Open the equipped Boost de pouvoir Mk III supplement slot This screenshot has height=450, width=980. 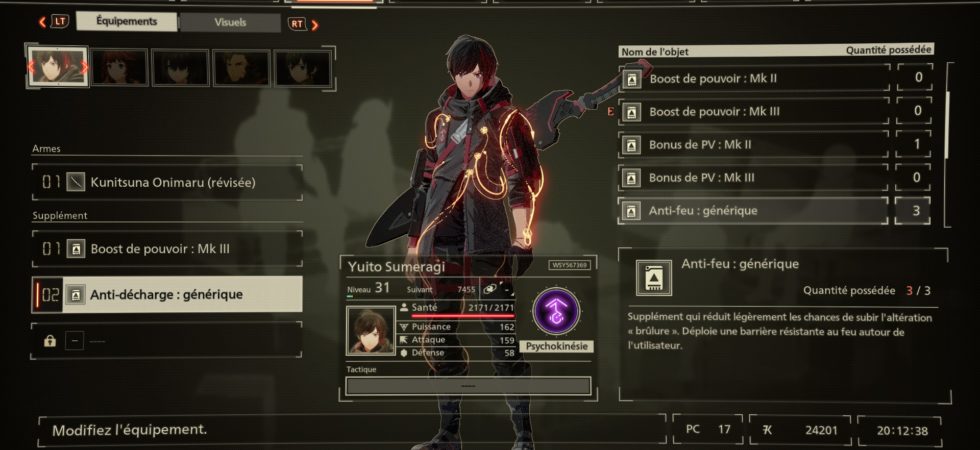click(x=167, y=247)
